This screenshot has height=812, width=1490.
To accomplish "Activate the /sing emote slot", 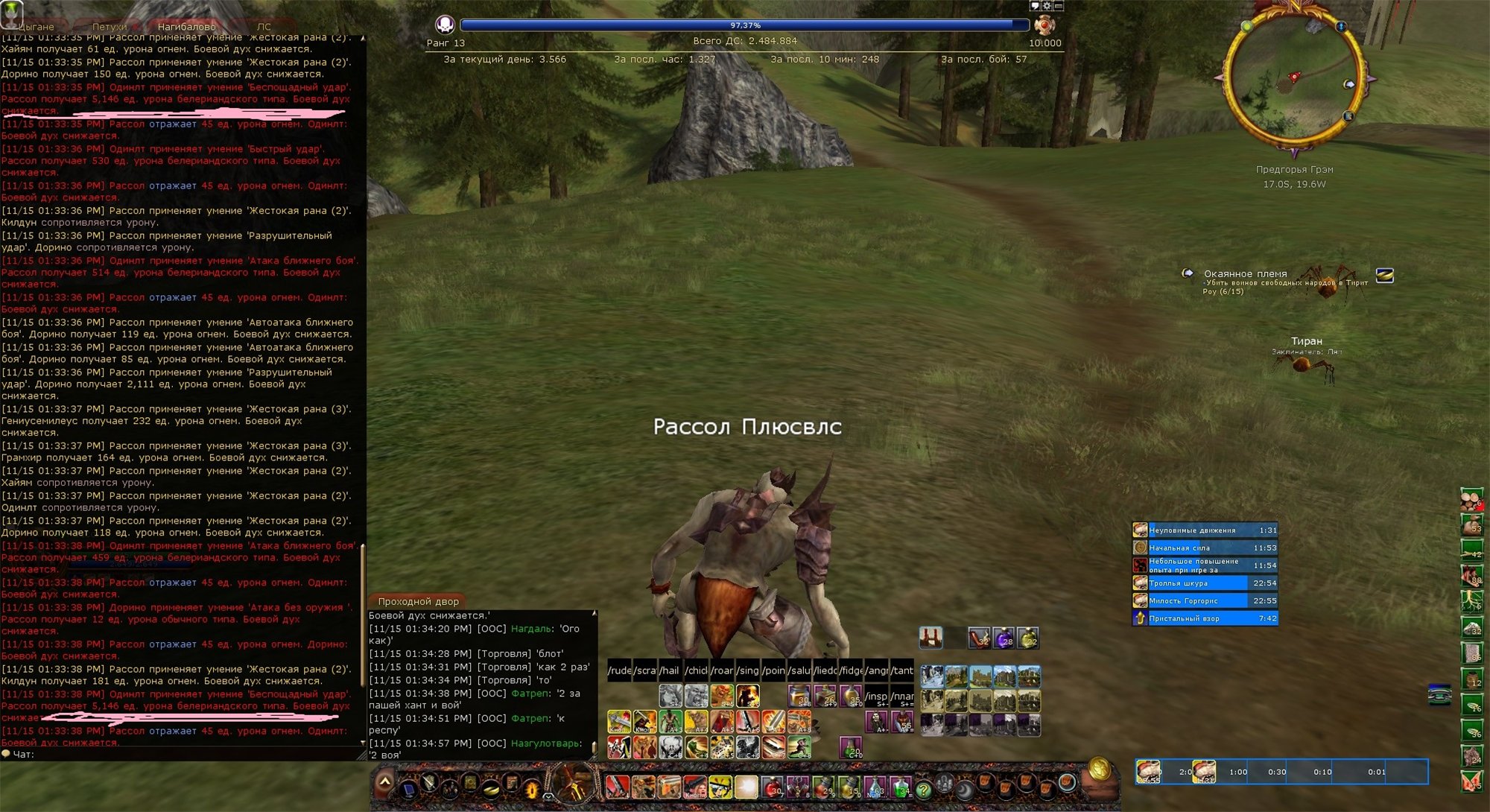I will pyautogui.click(x=748, y=670).
